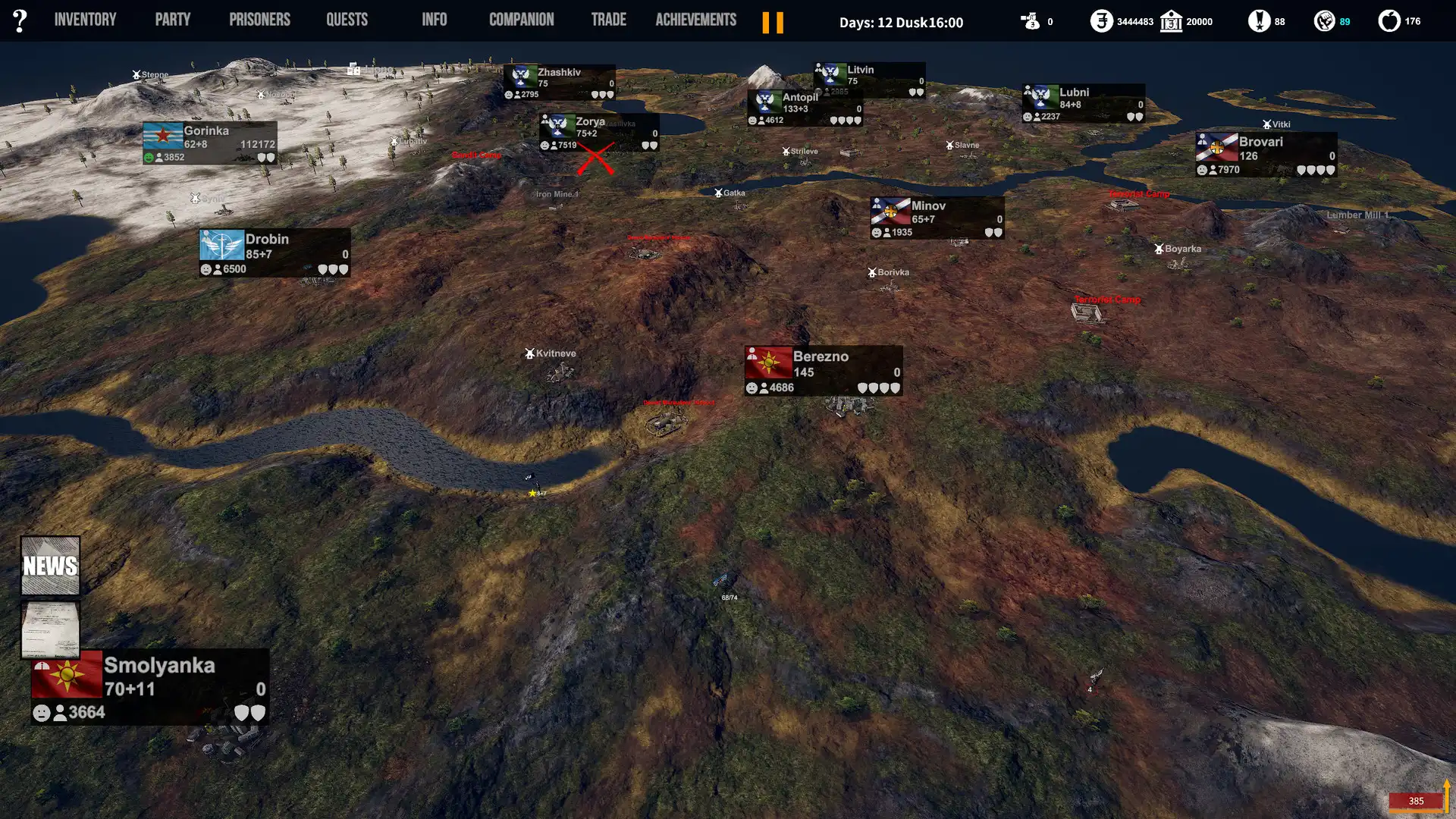
Task: Click the shield icons on Smolyanka's banner
Action: pyautogui.click(x=250, y=713)
